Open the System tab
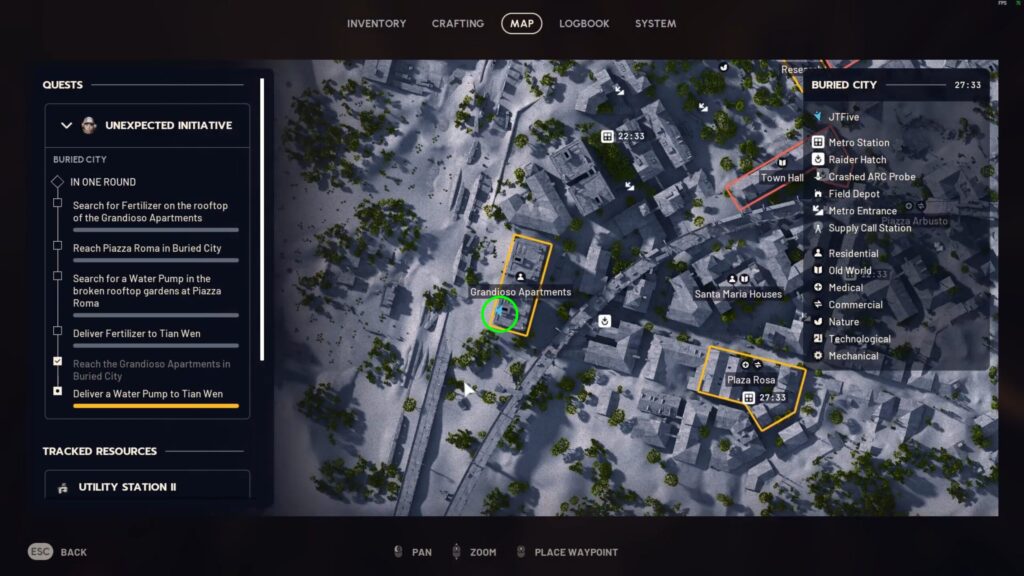The width and height of the screenshot is (1024, 576). (655, 23)
